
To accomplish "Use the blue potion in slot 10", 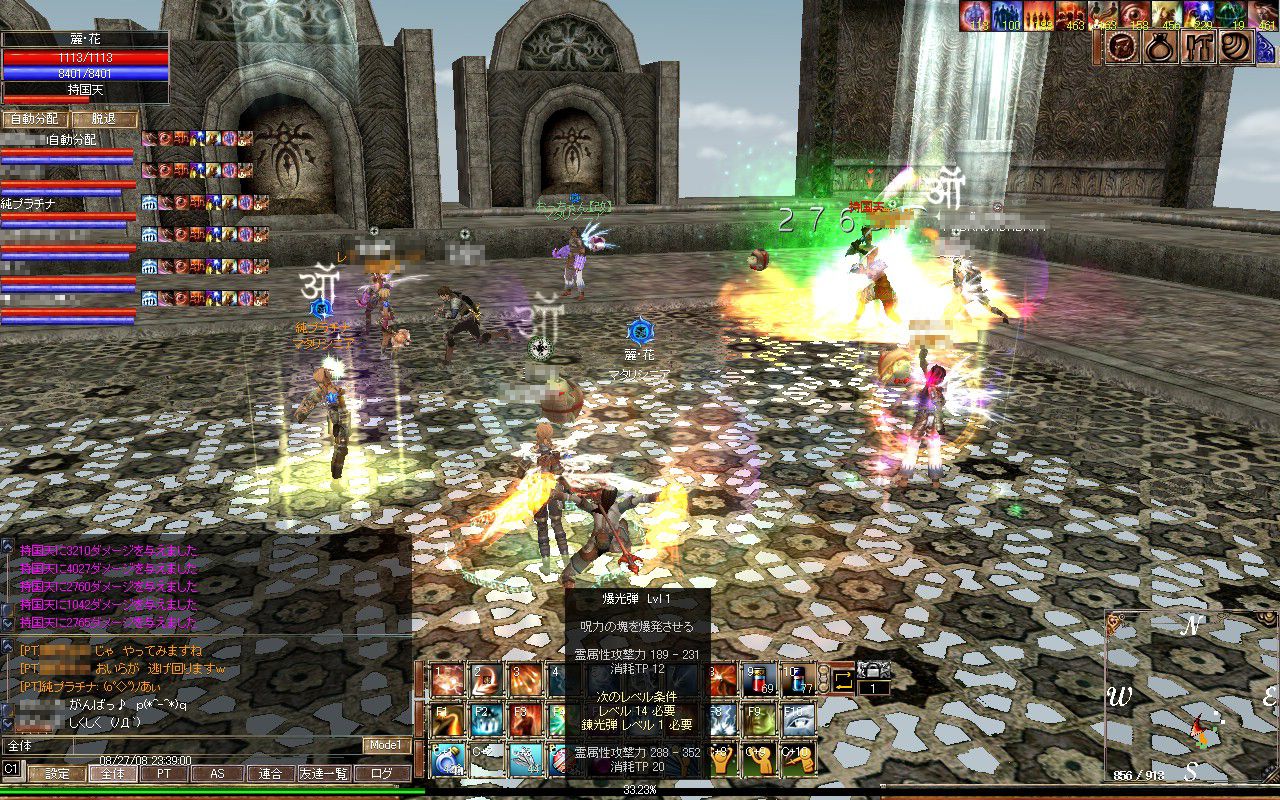I will coord(798,679).
